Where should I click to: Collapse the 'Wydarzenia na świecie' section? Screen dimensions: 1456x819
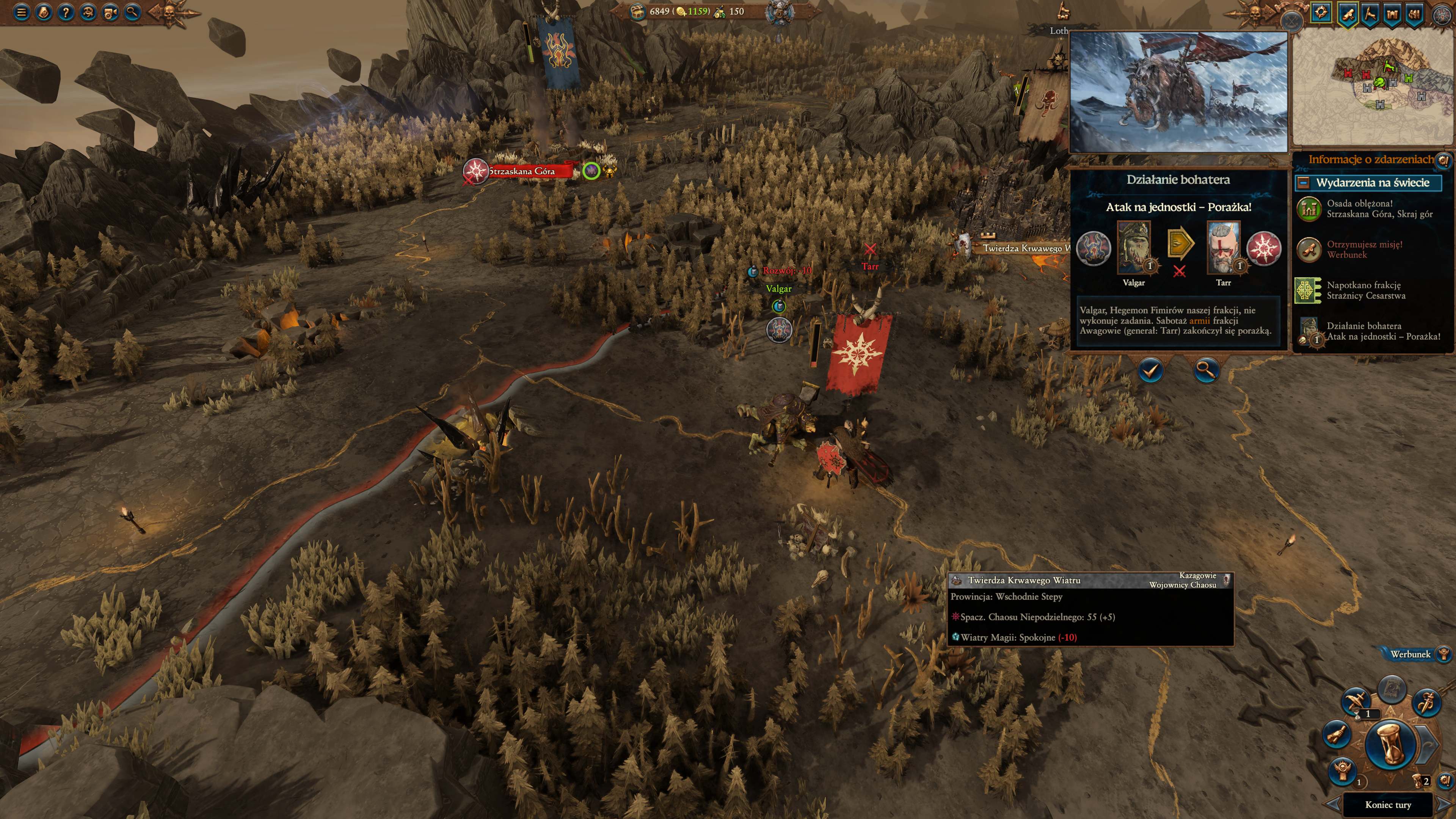(1304, 182)
